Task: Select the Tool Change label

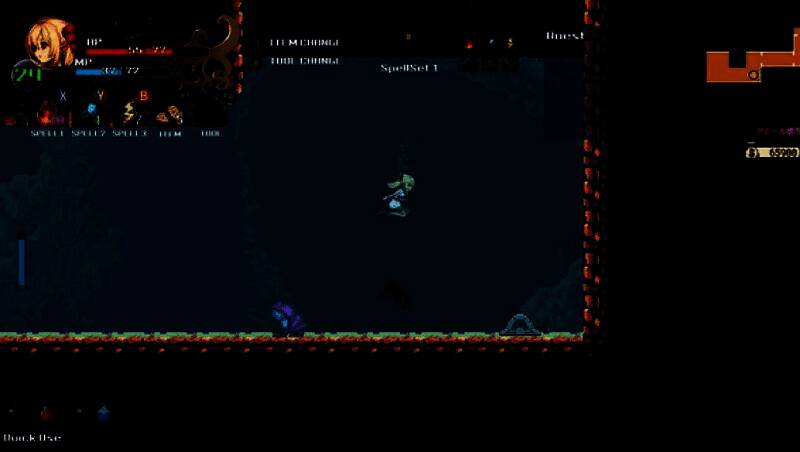Action: click(x=304, y=61)
